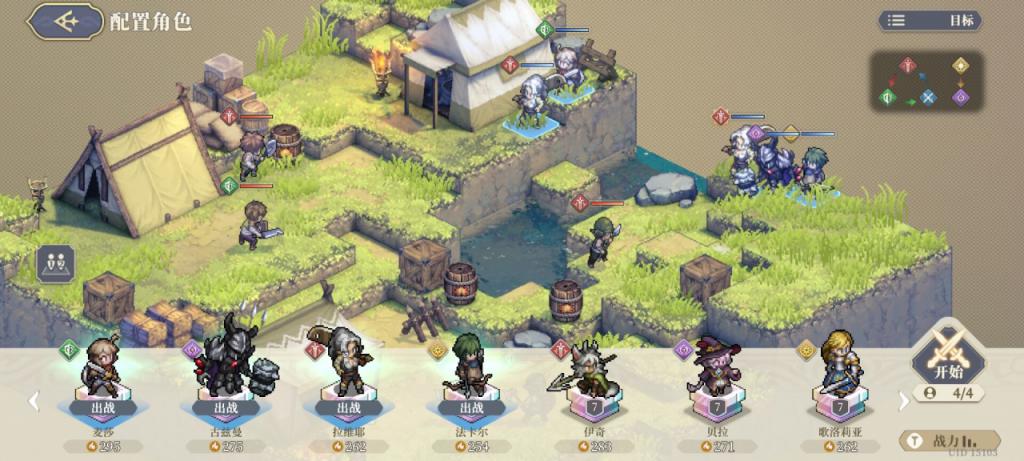Open the class advantage chart
This screenshot has height=461, width=1024.
click(x=926, y=81)
